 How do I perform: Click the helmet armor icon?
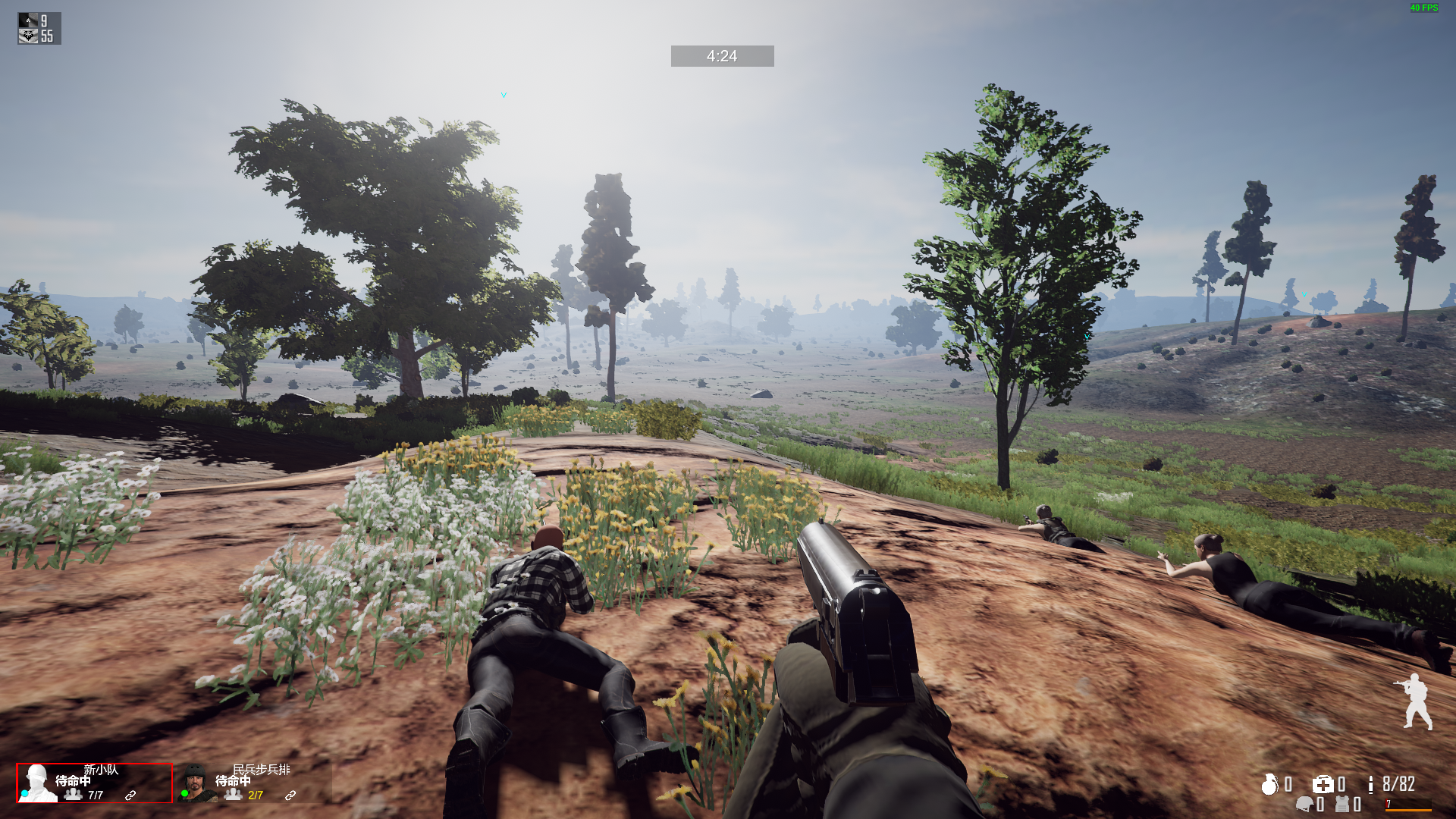click(x=1304, y=805)
